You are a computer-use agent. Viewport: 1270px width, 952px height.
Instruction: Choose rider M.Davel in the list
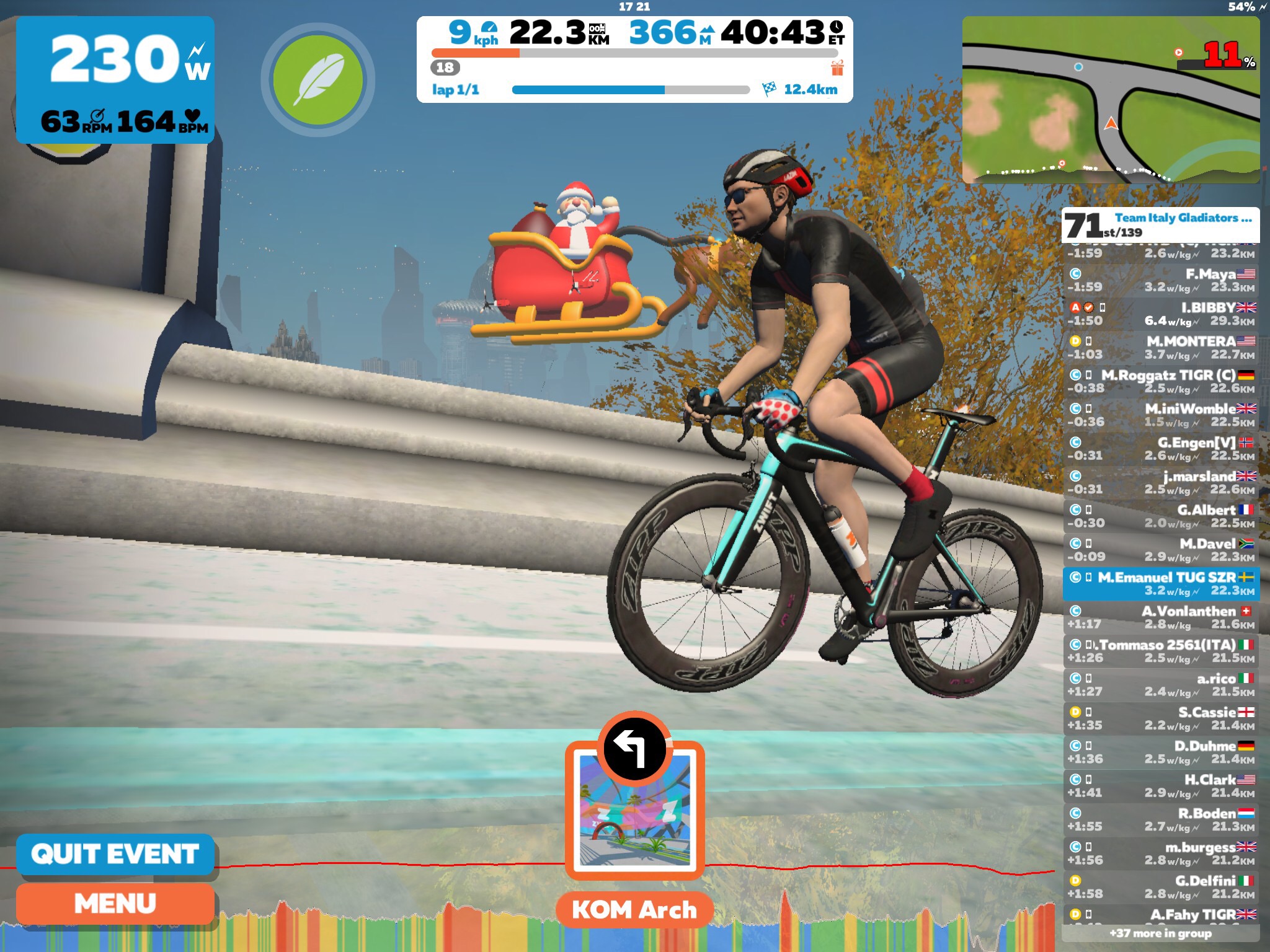click(1161, 550)
